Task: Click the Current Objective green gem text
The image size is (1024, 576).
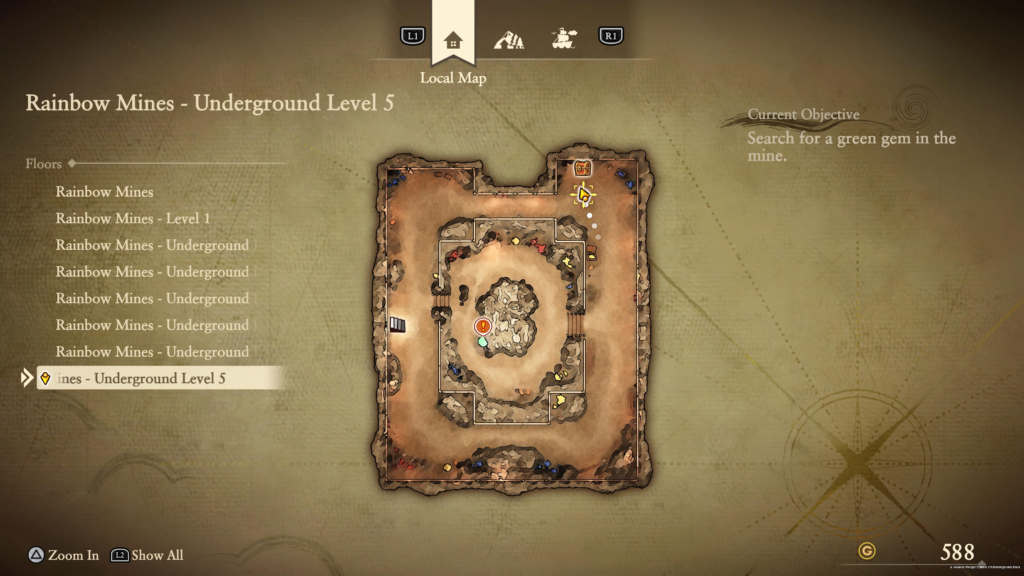Action: 851,147
